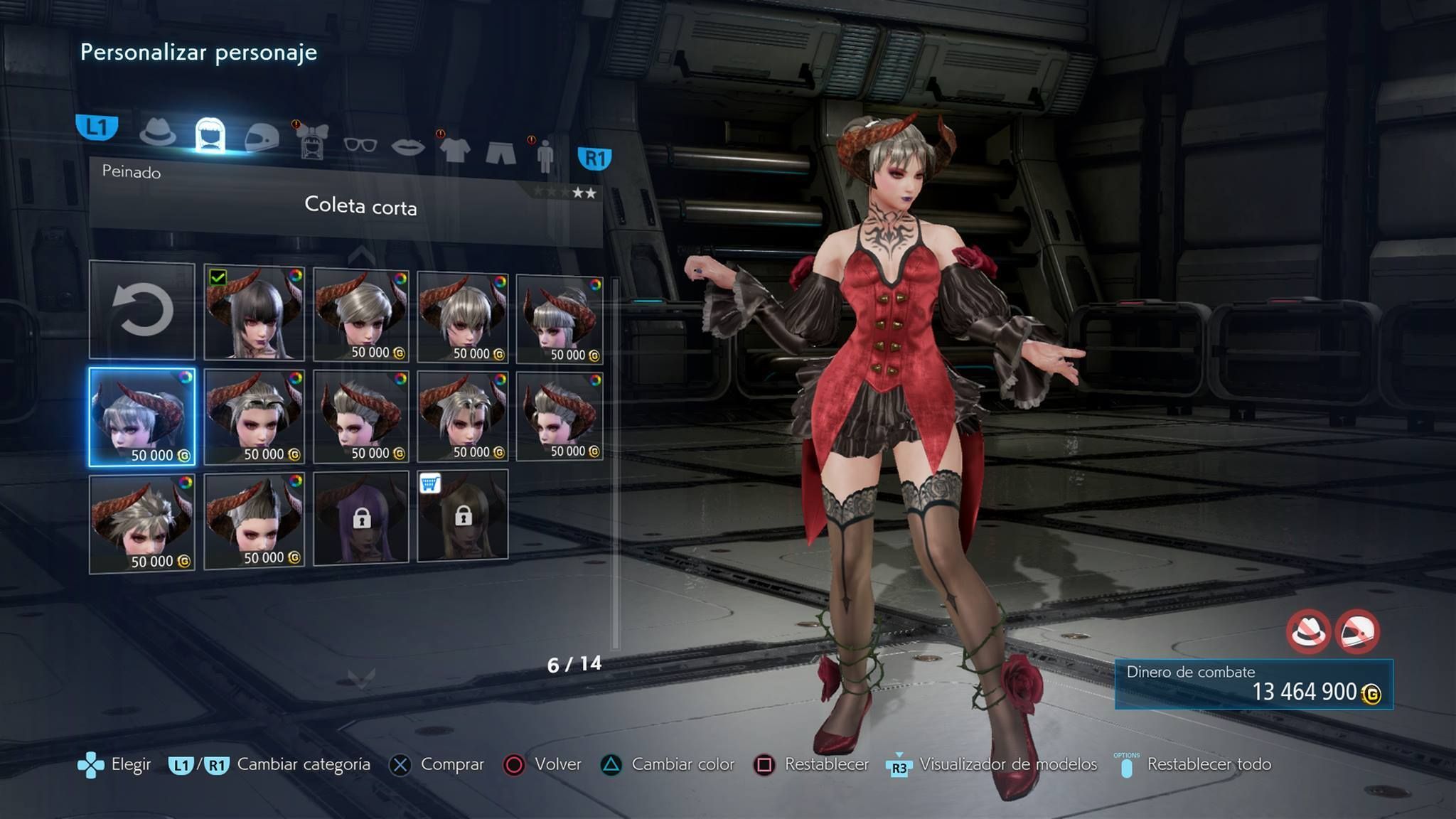
Task: Click the crossed-out hat icon
Action: click(x=1308, y=631)
